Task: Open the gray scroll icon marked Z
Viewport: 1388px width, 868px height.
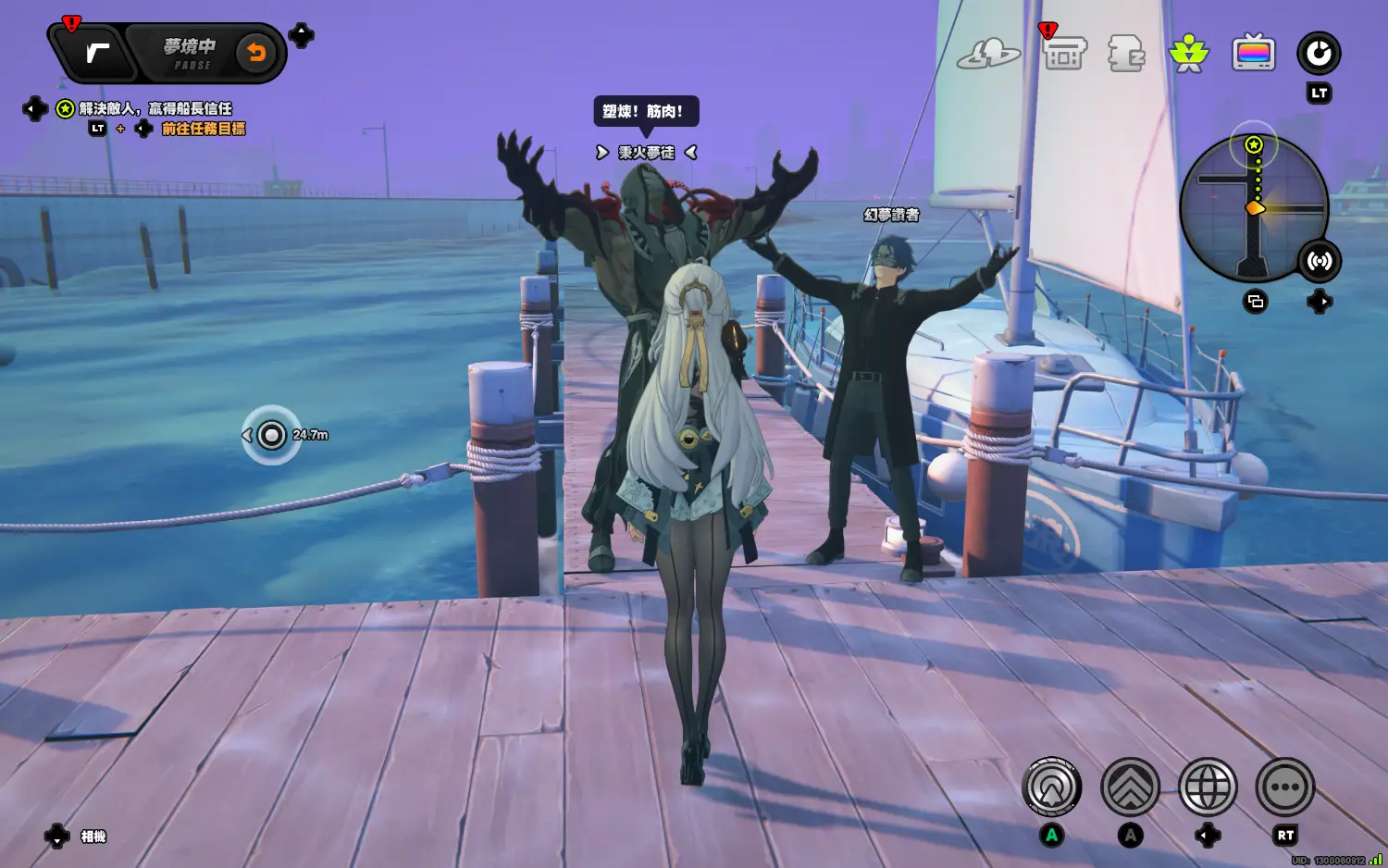Action: click(1126, 54)
